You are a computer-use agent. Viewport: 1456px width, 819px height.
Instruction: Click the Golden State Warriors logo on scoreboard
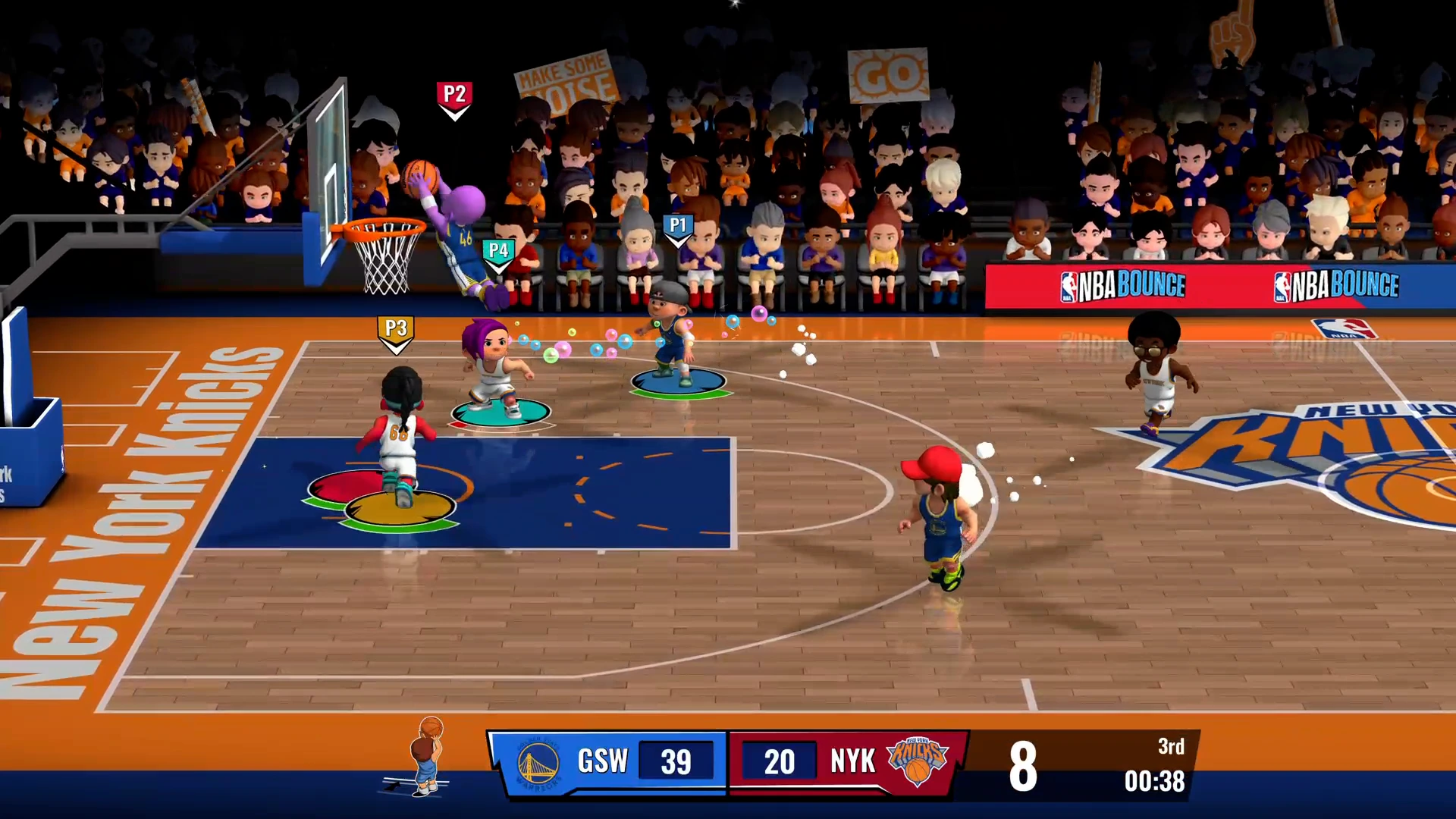[x=538, y=763]
